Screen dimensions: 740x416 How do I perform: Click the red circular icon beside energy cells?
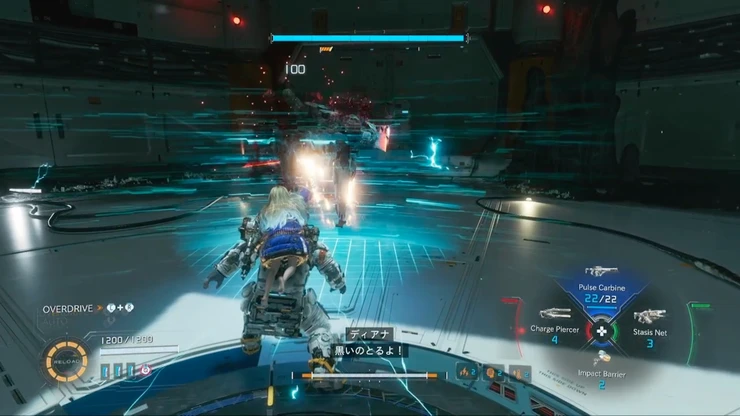(145, 370)
